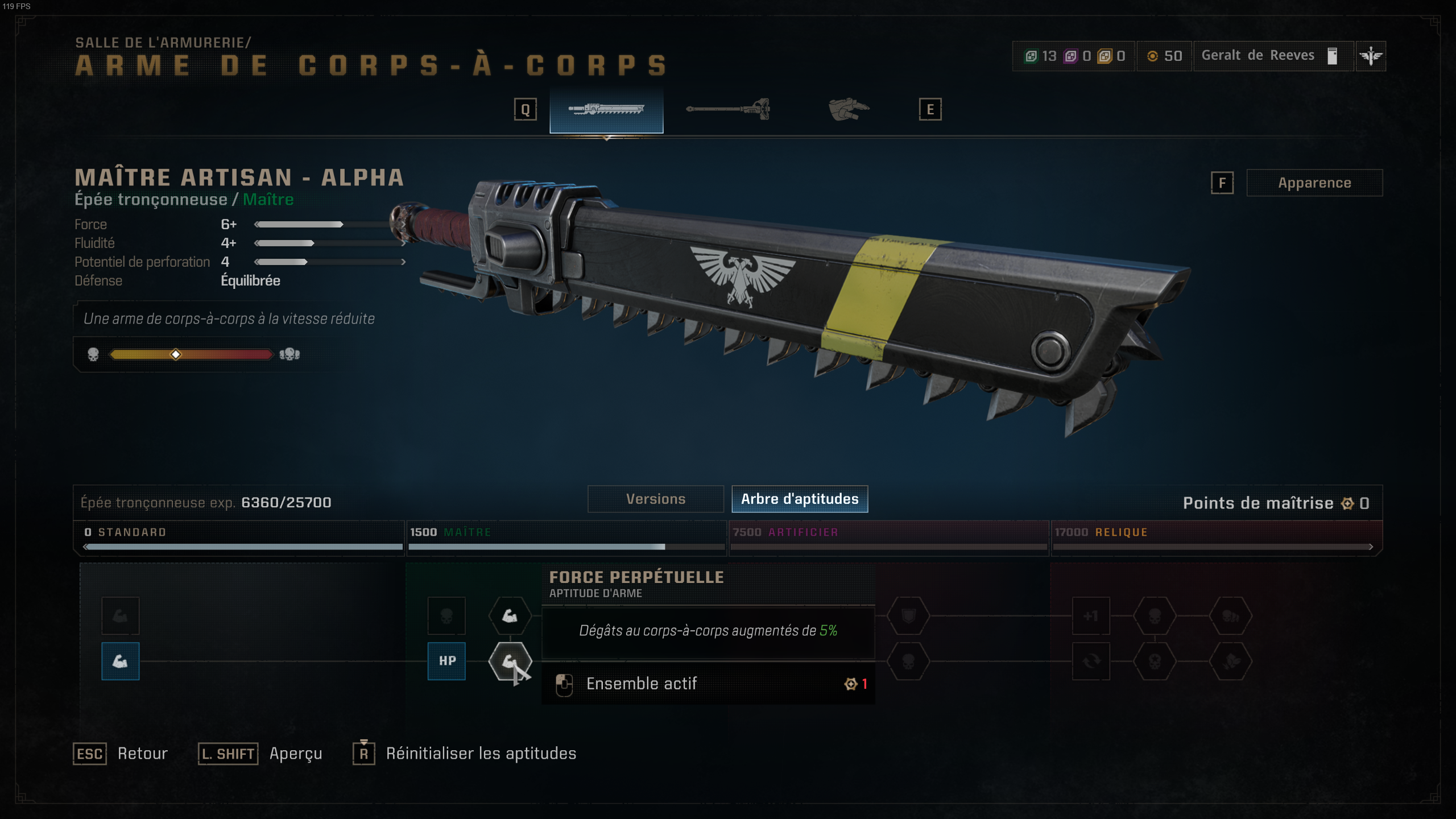Image resolution: width=1456 pixels, height=819 pixels.
Task: Click the Force Perpétuelle strength node
Action: click(510, 661)
